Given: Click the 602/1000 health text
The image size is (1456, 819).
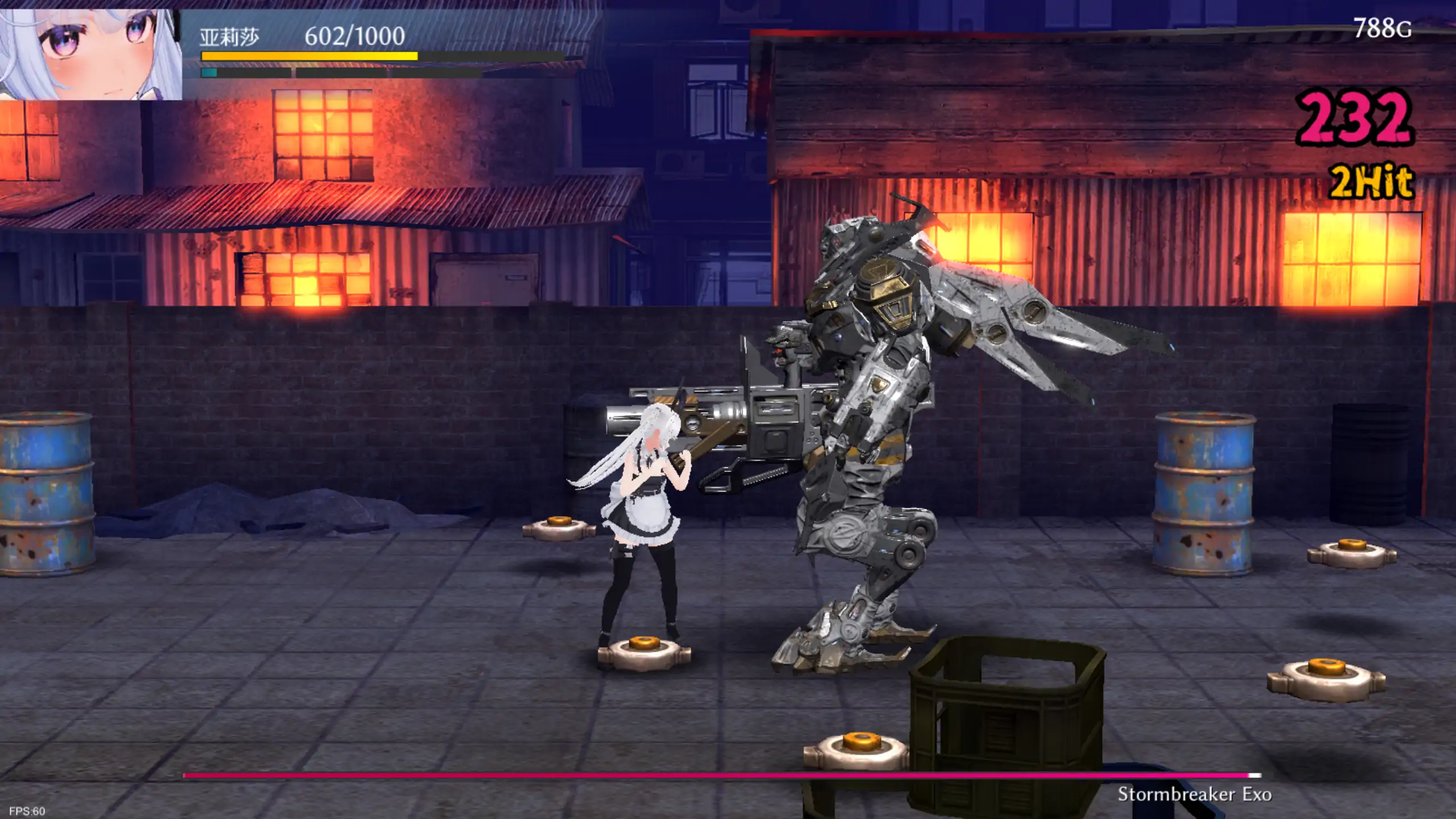Looking at the screenshot, I should click(x=353, y=35).
